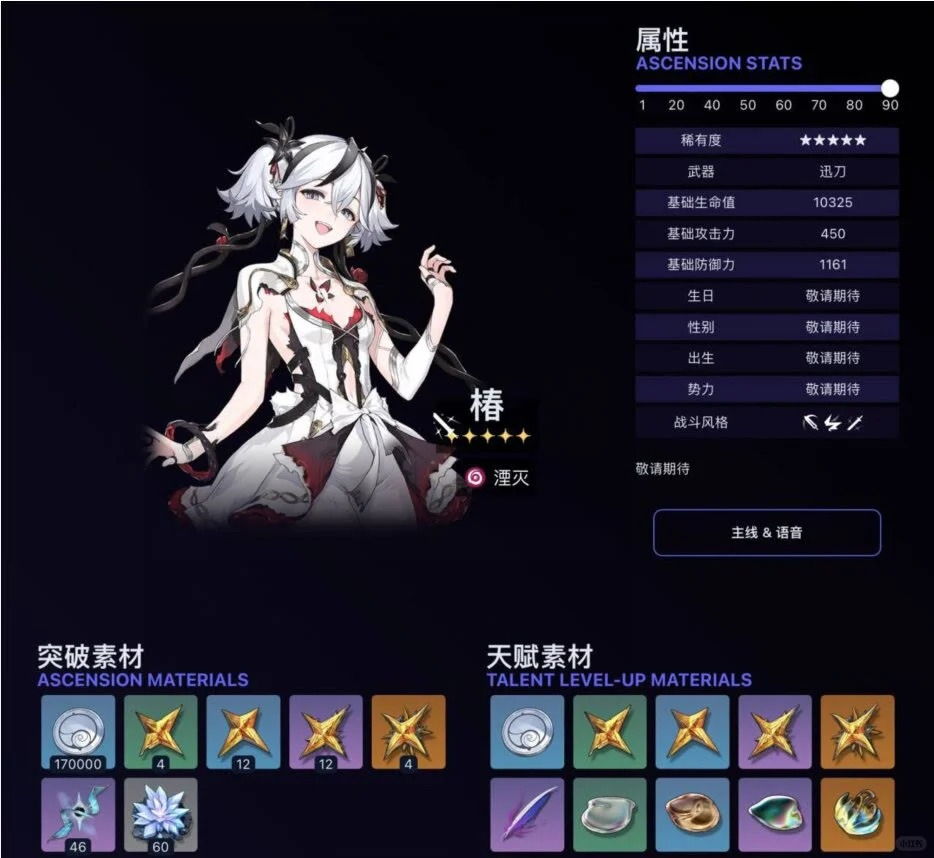Image resolution: width=934 pixels, height=858 pixels.
Task: Select the green star ascension material showing 4
Action: pyautogui.click(x=161, y=732)
